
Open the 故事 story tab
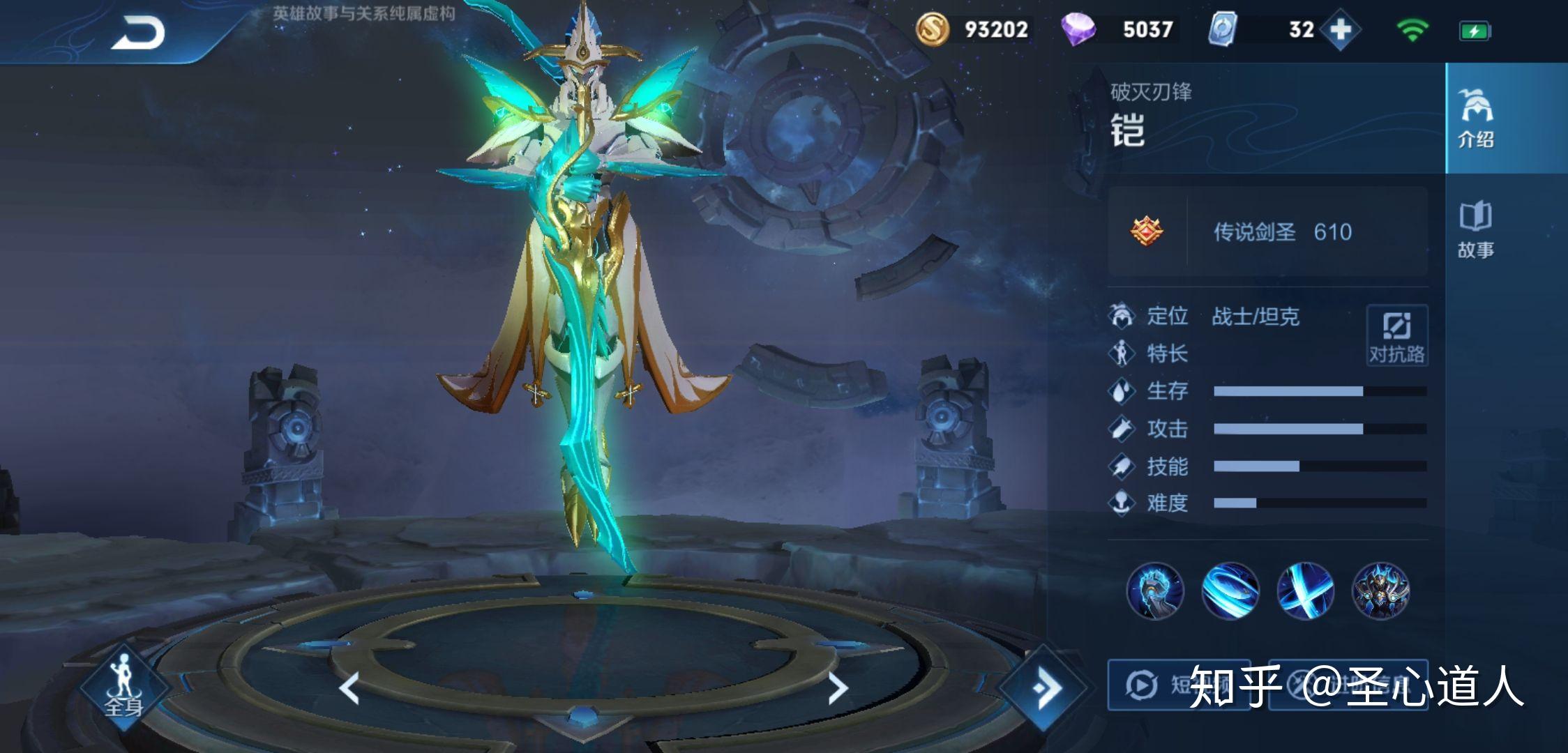[x=1475, y=230]
